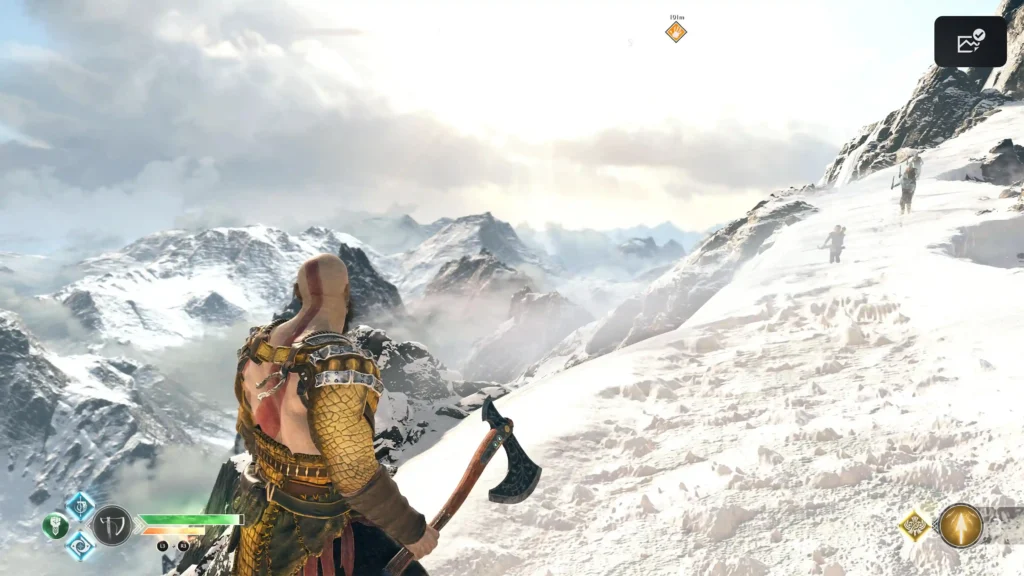The height and width of the screenshot is (576, 1024).
Task: Select the yellow diamond relic icon
Action: [914, 526]
